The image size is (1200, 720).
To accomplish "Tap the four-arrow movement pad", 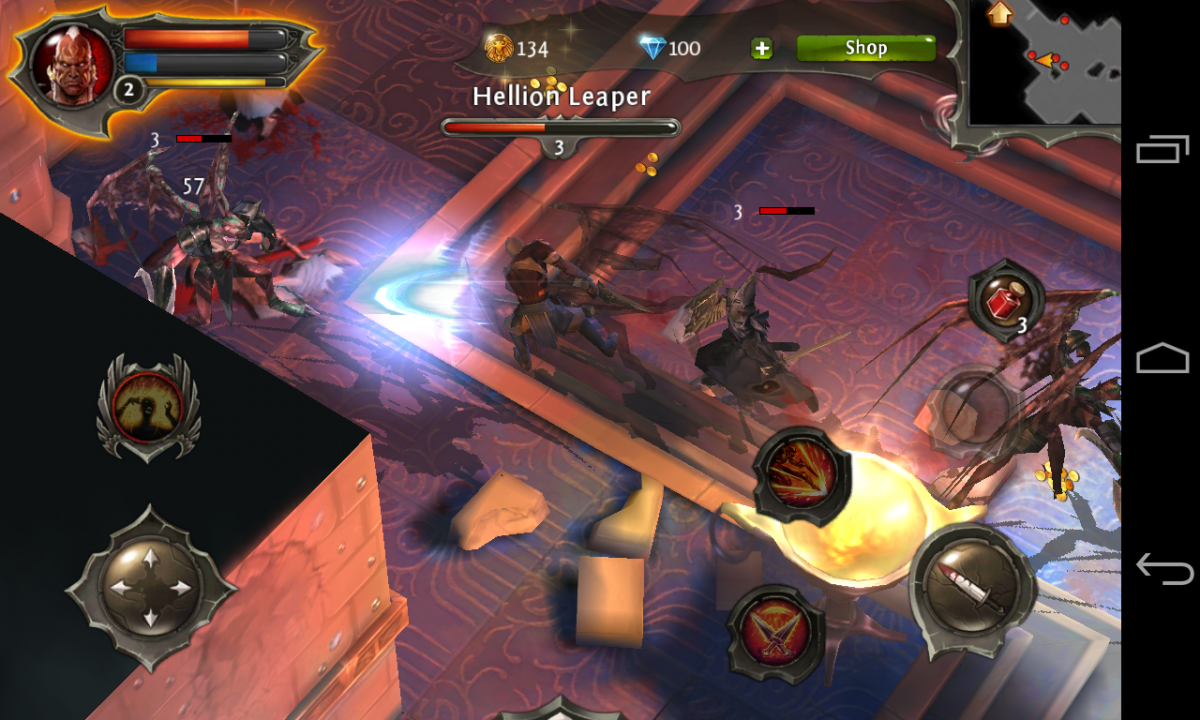I will coord(150,590).
